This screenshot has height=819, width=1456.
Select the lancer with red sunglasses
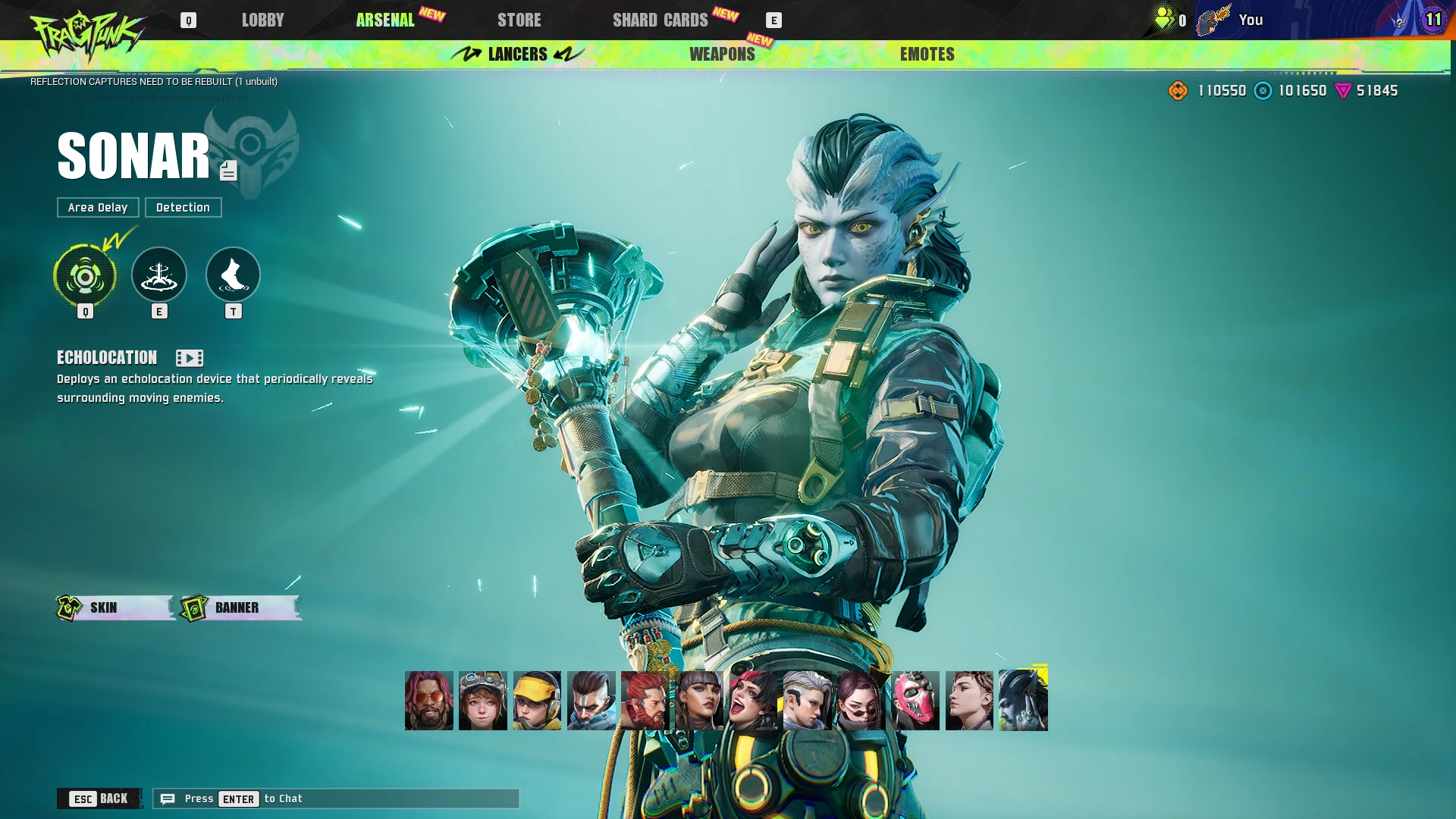tap(428, 701)
